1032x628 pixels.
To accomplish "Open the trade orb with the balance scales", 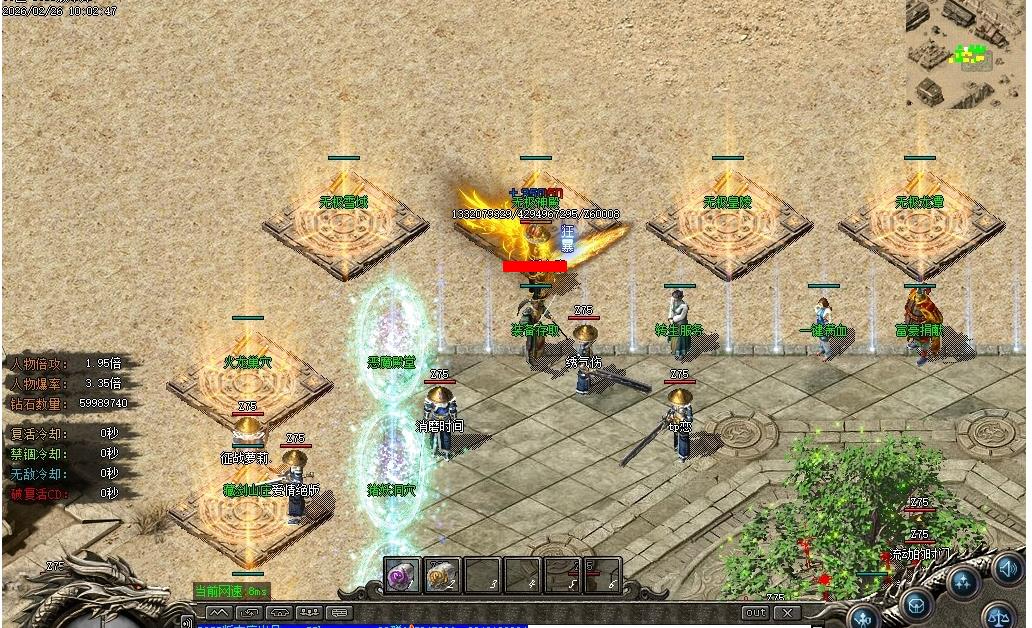I will point(1000,615).
